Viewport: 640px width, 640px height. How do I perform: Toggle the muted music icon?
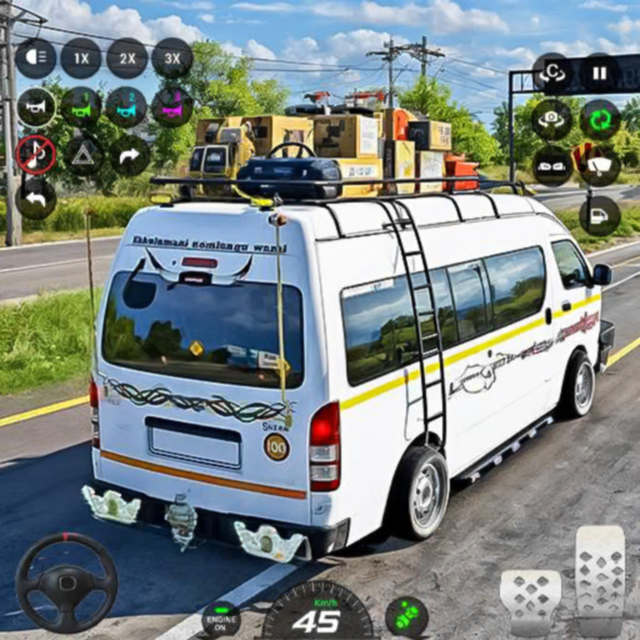coord(36,154)
